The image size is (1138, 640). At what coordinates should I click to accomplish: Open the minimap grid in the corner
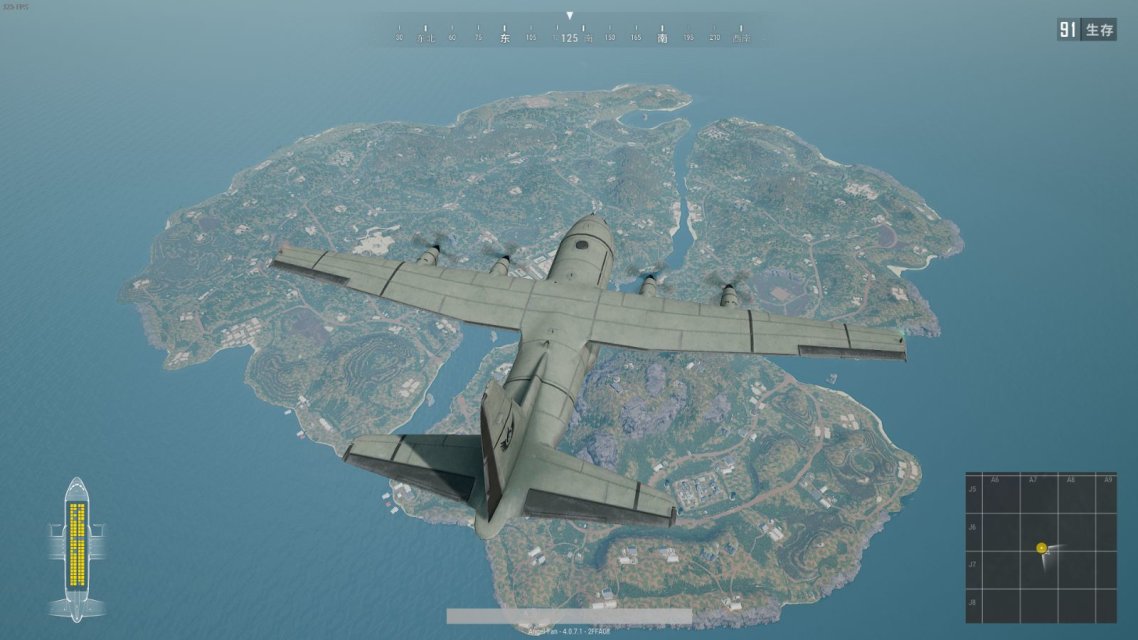(1040, 547)
